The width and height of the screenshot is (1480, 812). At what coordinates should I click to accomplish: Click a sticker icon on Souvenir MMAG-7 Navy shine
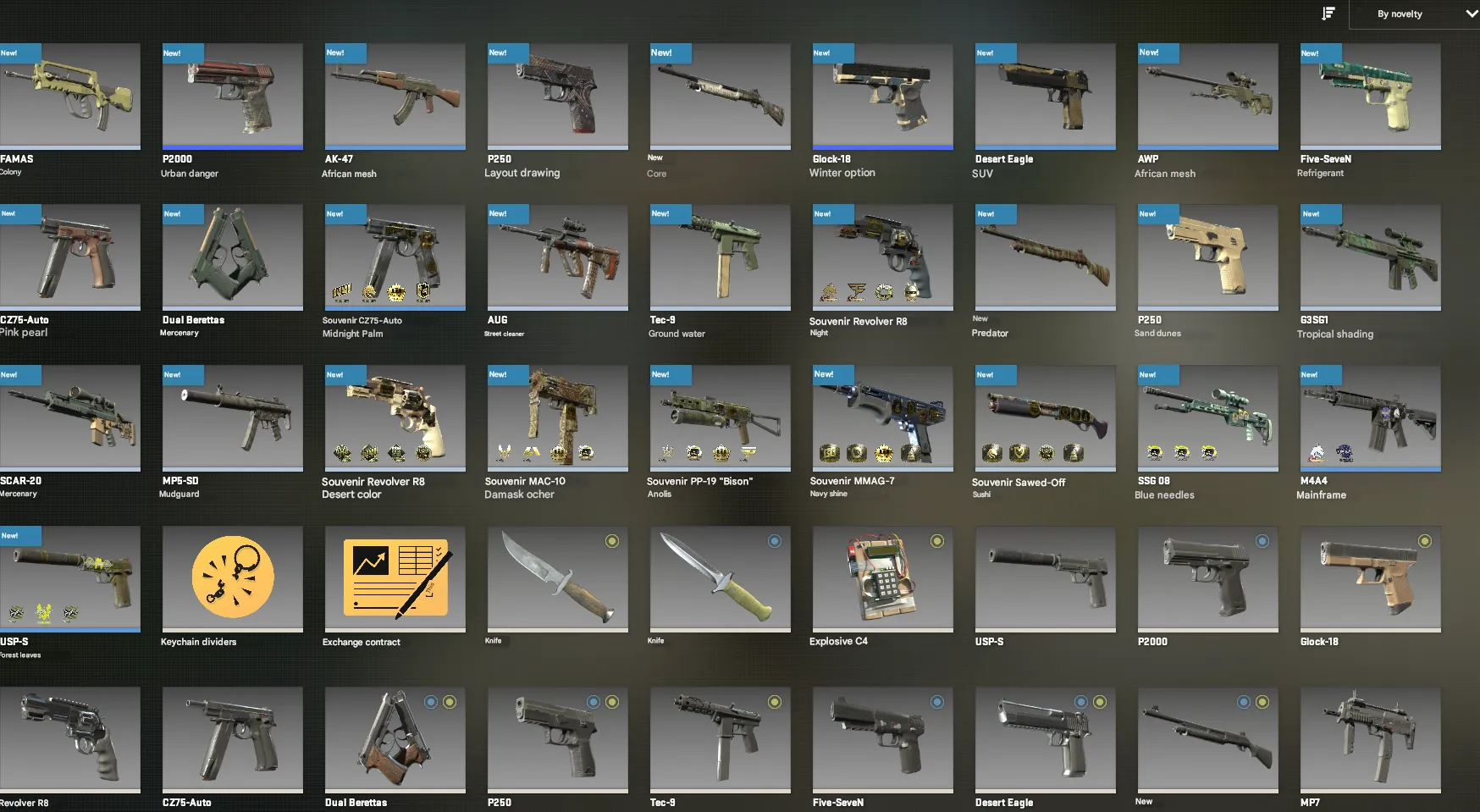(831, 455)
